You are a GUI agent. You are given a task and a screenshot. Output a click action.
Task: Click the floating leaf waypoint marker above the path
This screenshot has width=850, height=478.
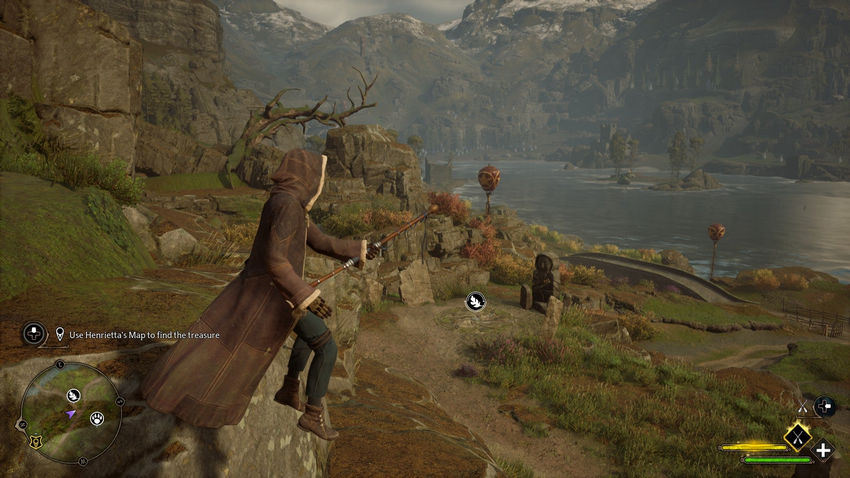click(477, 299)
